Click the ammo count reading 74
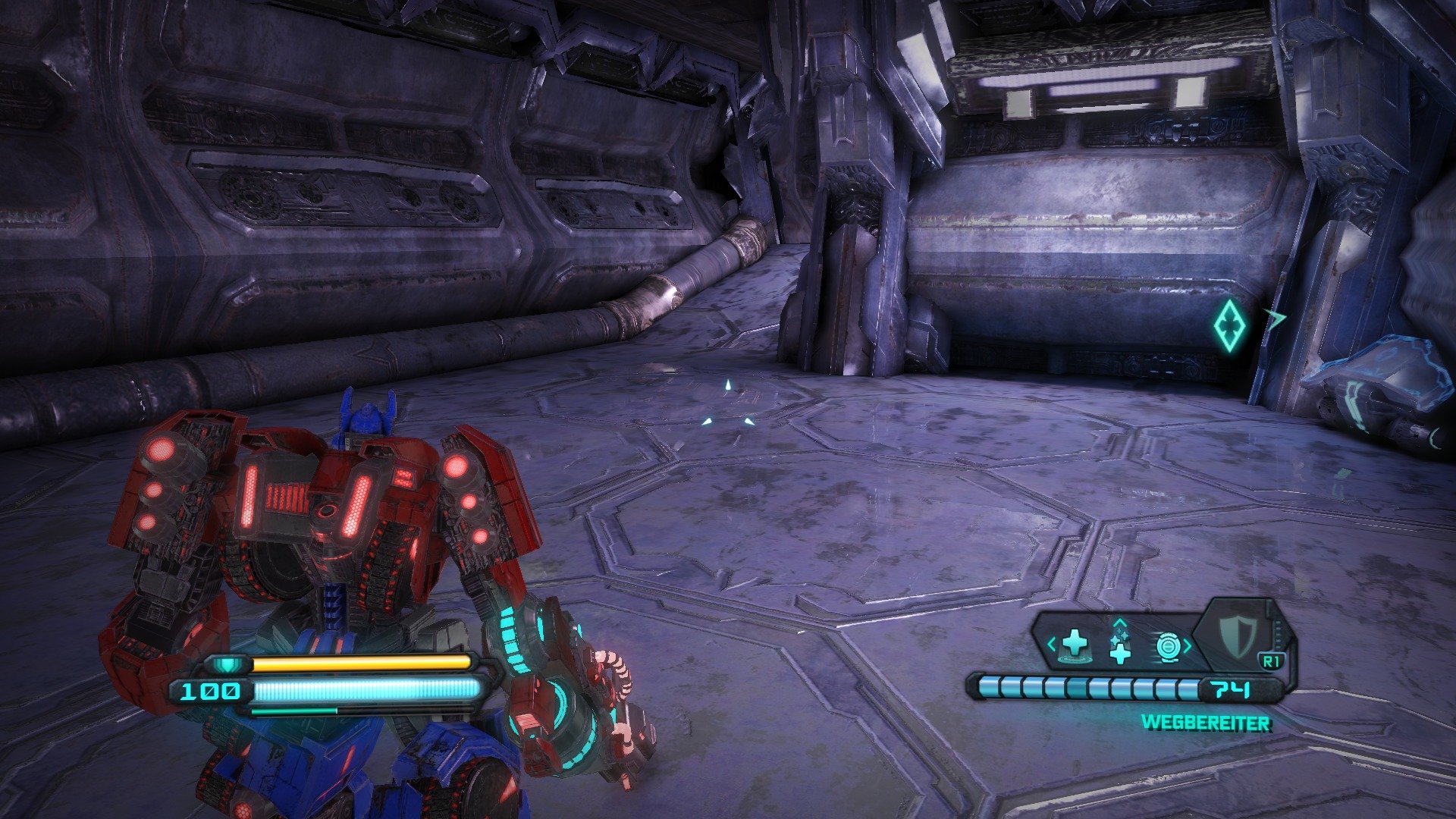Viewport: 1456px width, 819px height. pyautogui.click(x=1229, y=690)
